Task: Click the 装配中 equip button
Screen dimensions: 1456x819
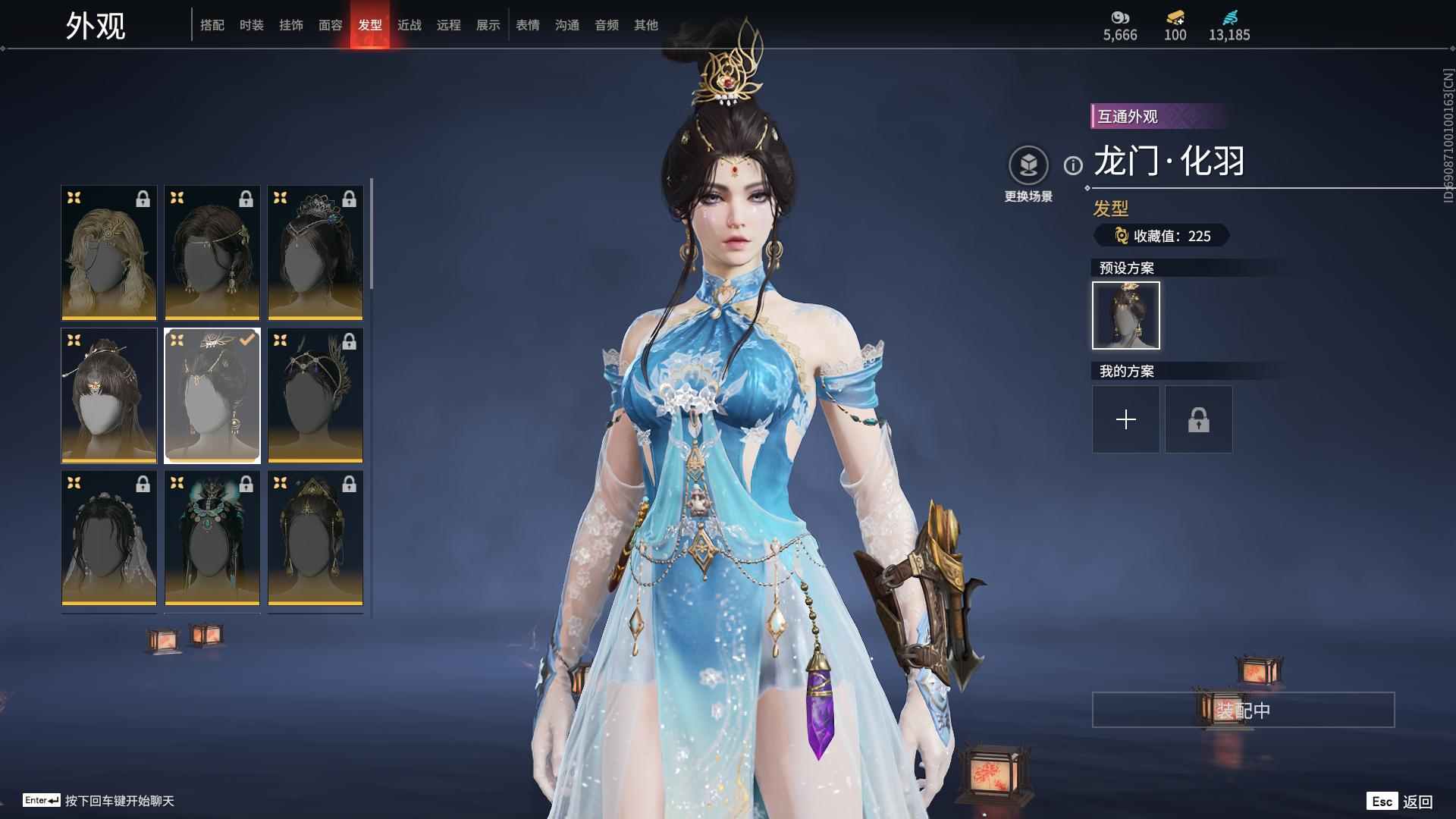Action: (1243, 710)
